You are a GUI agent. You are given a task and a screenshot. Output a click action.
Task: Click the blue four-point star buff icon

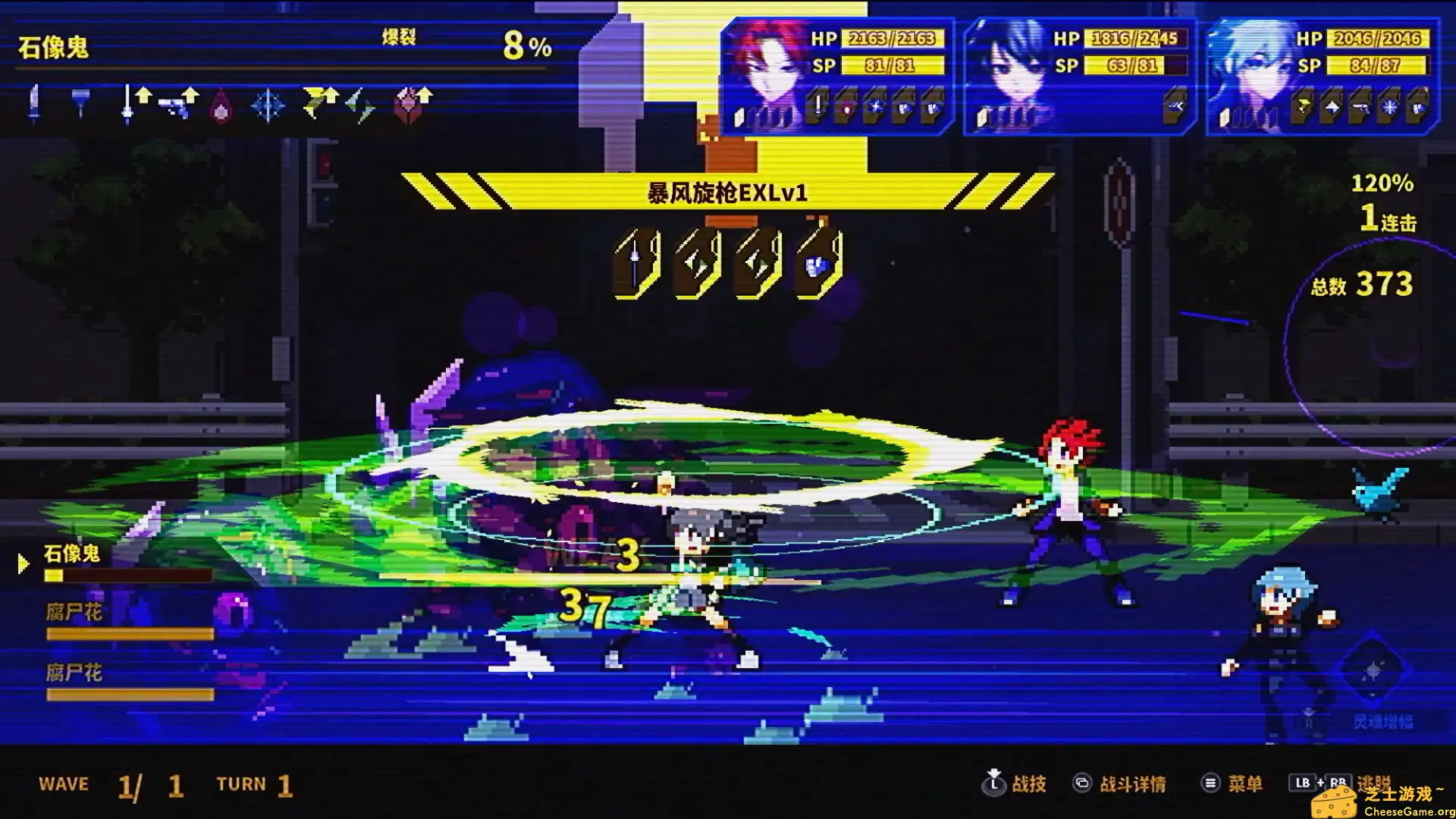click(x=266, y=107)
